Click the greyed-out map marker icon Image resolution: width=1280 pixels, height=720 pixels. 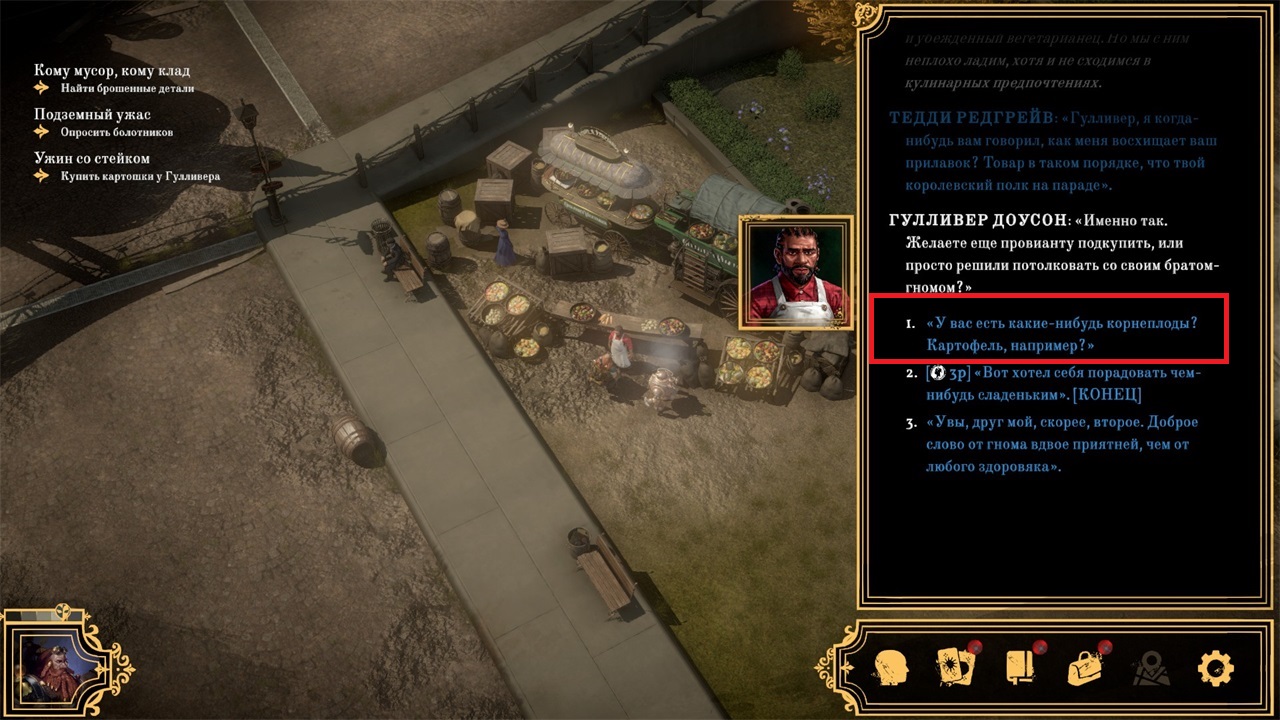1151,667
